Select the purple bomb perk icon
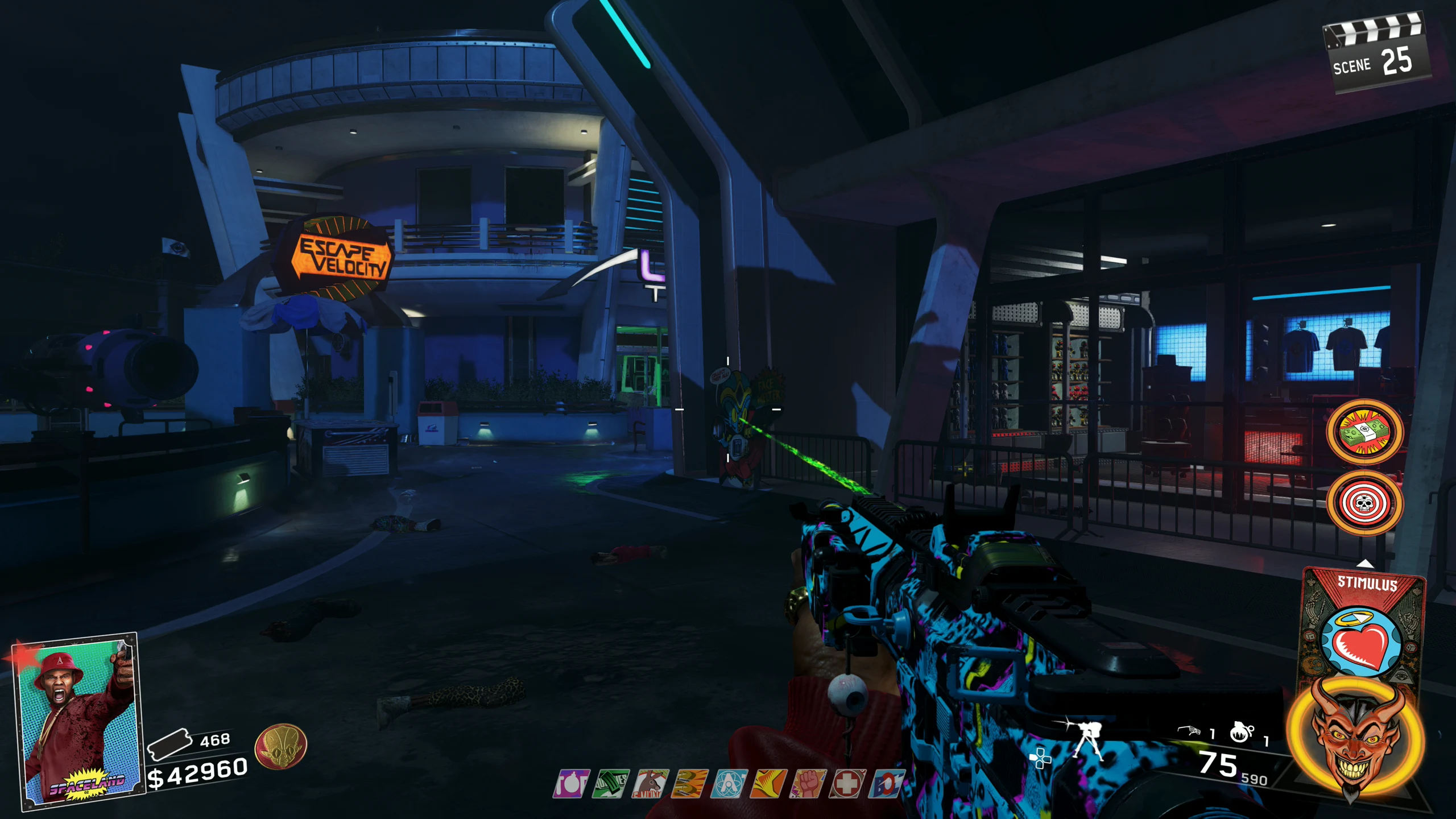 point(571,784)
